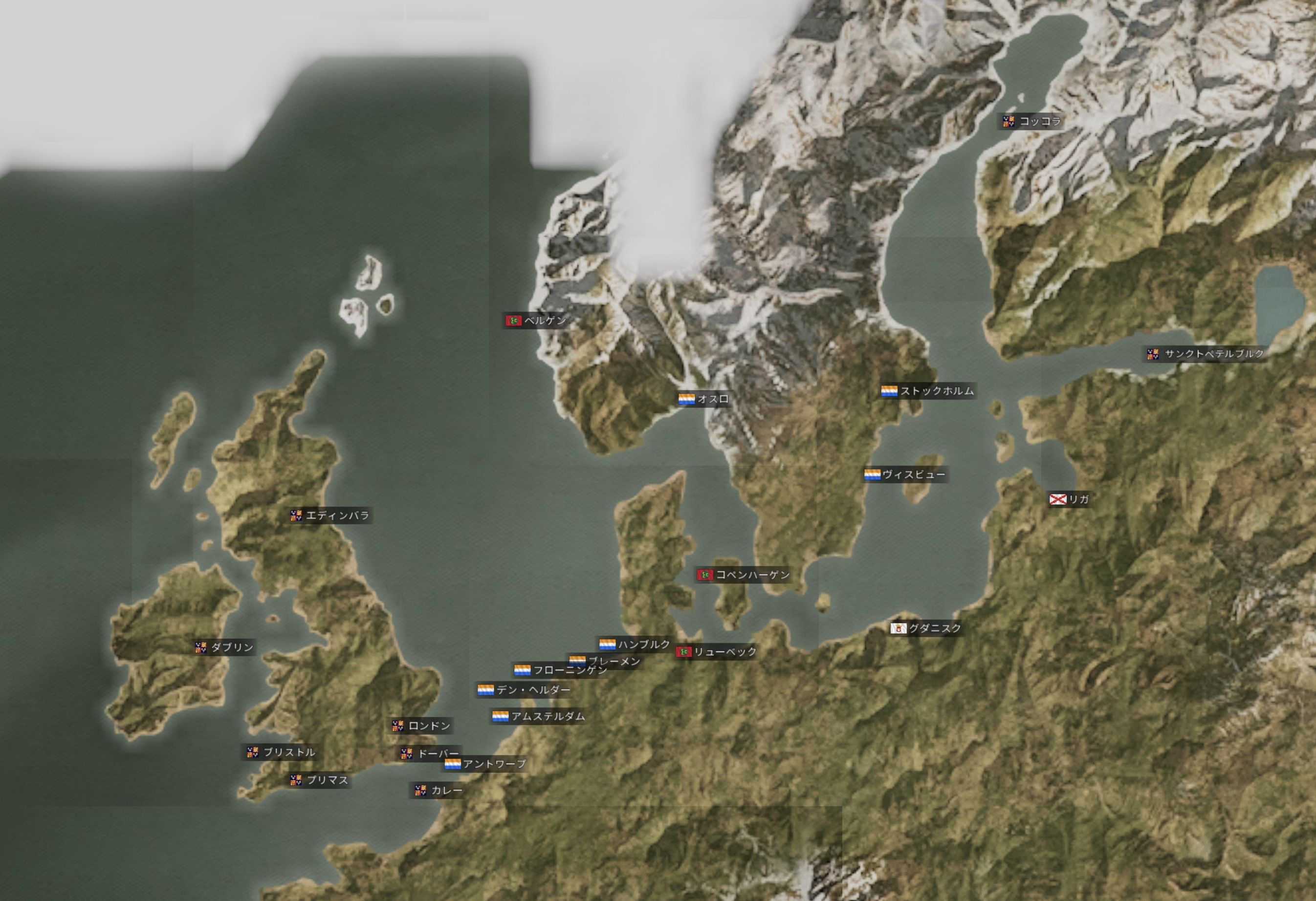Image resolution: width=1316 pixels, height=901 pixels.
Task: Choose the コペンハーゲン port label
Action: [x=743, y=575]
